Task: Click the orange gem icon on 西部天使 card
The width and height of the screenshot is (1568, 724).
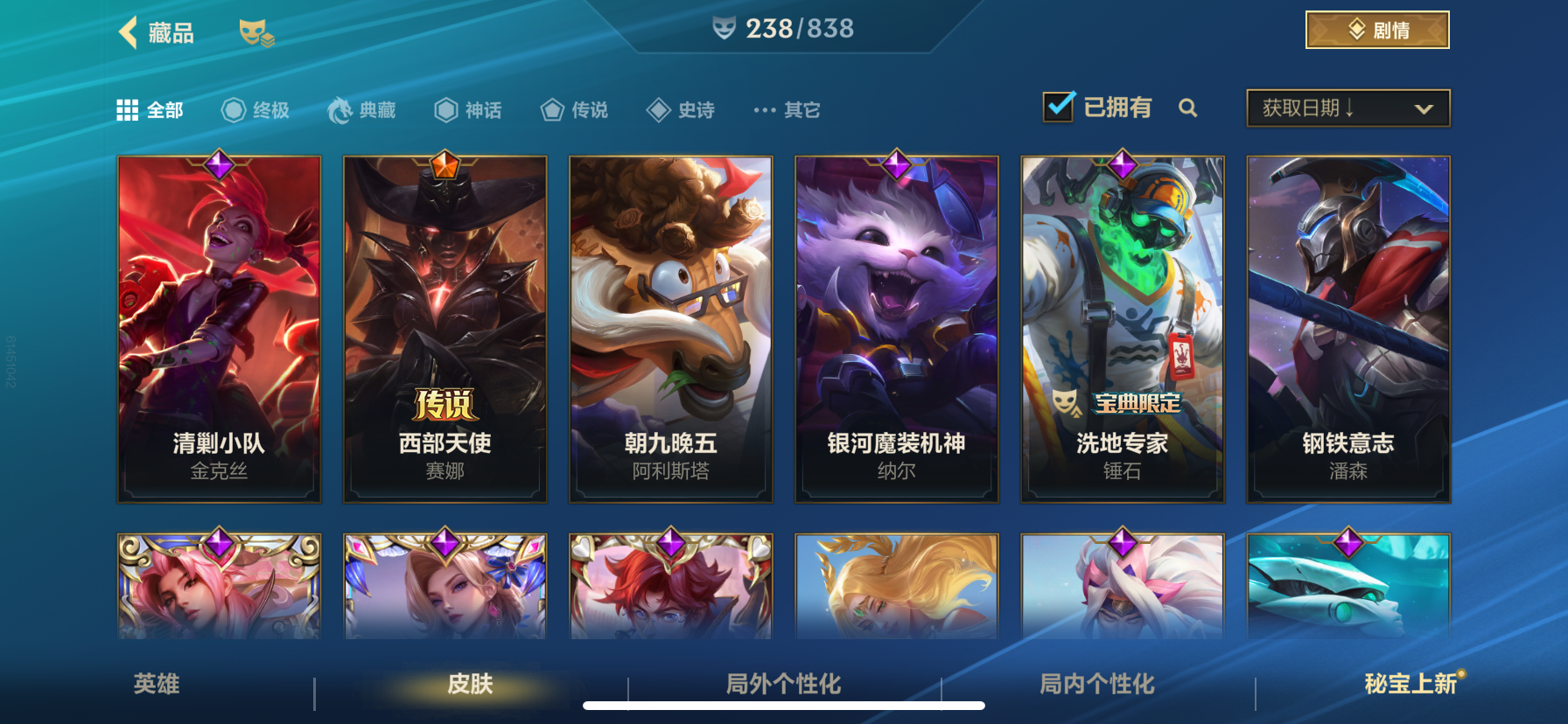Action: [x=444, y=164]
